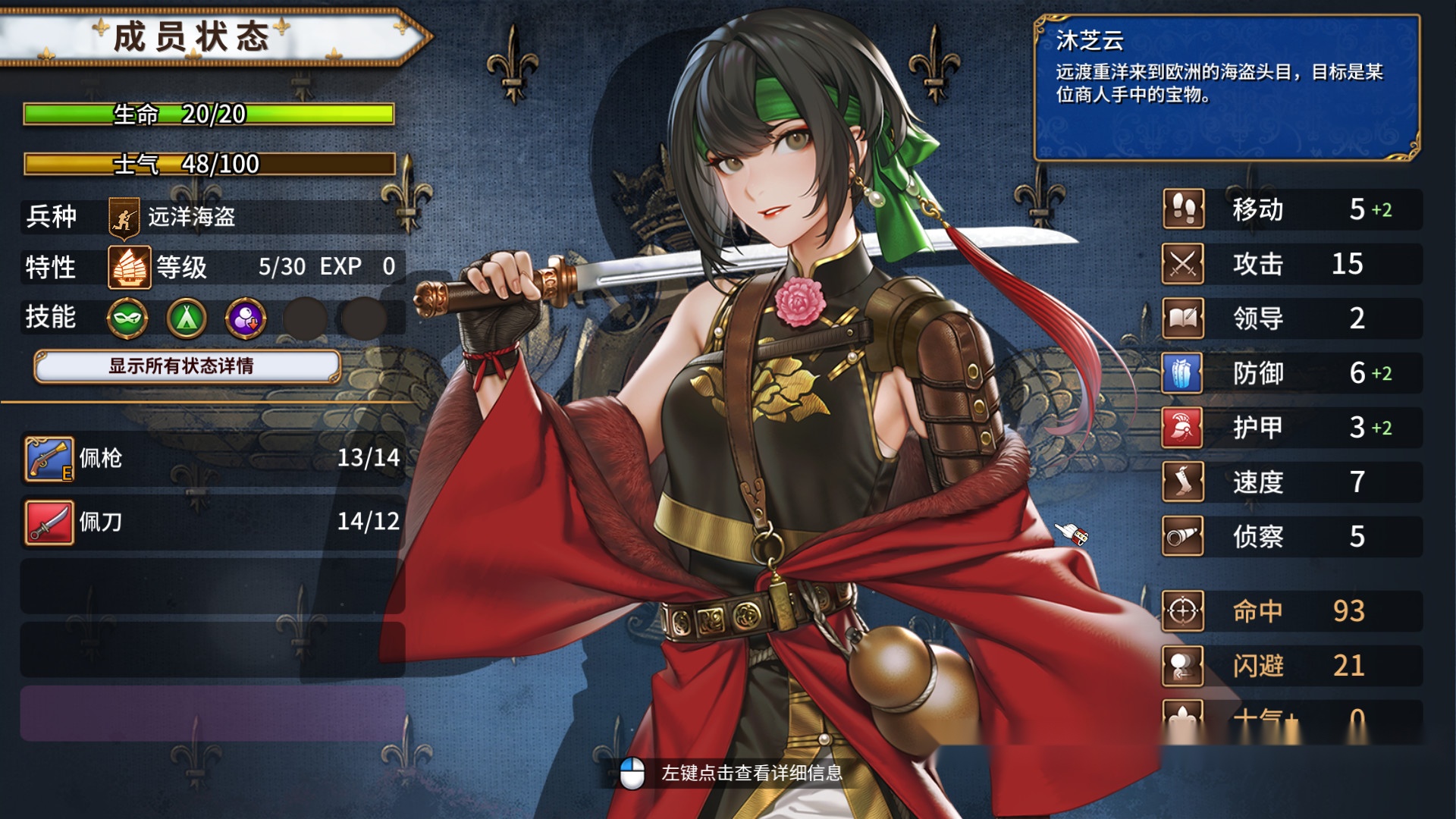
Task: Inspect the 侦察 scouting stat row
Action: pyautogui.click(x=1291, y=537)
